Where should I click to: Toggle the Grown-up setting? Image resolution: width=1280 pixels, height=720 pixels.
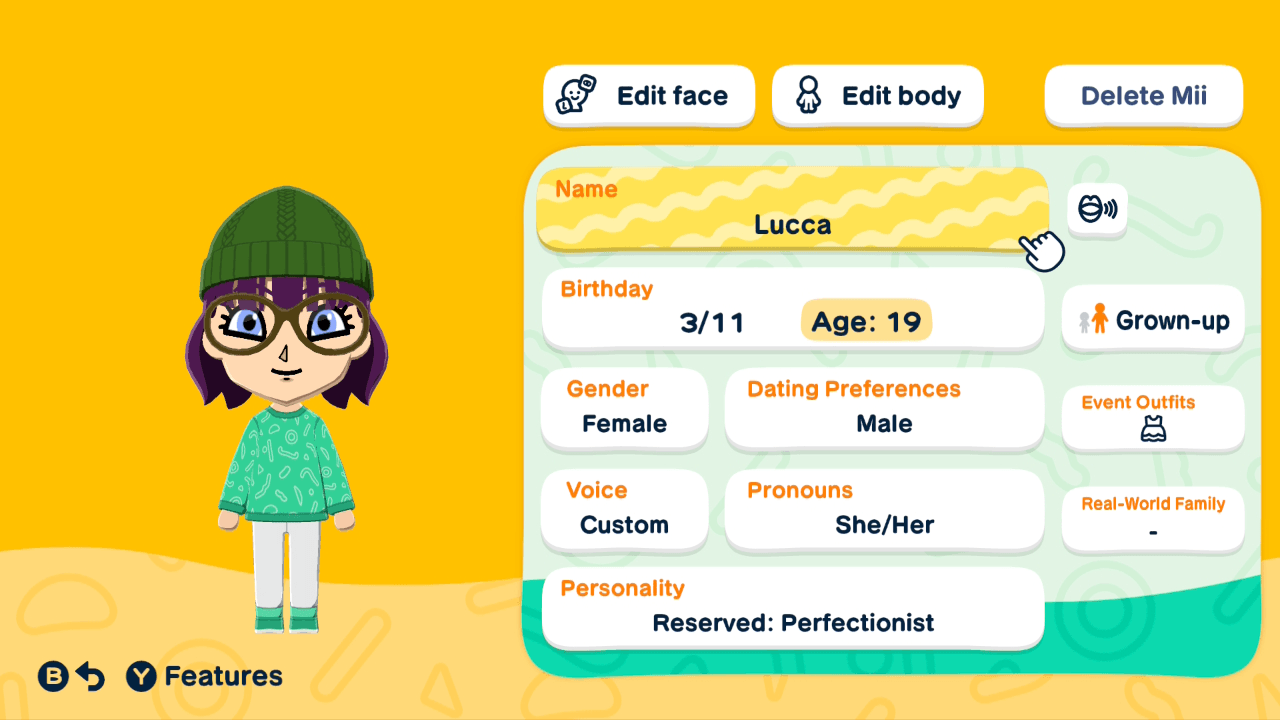click(x=1152, y=319)
